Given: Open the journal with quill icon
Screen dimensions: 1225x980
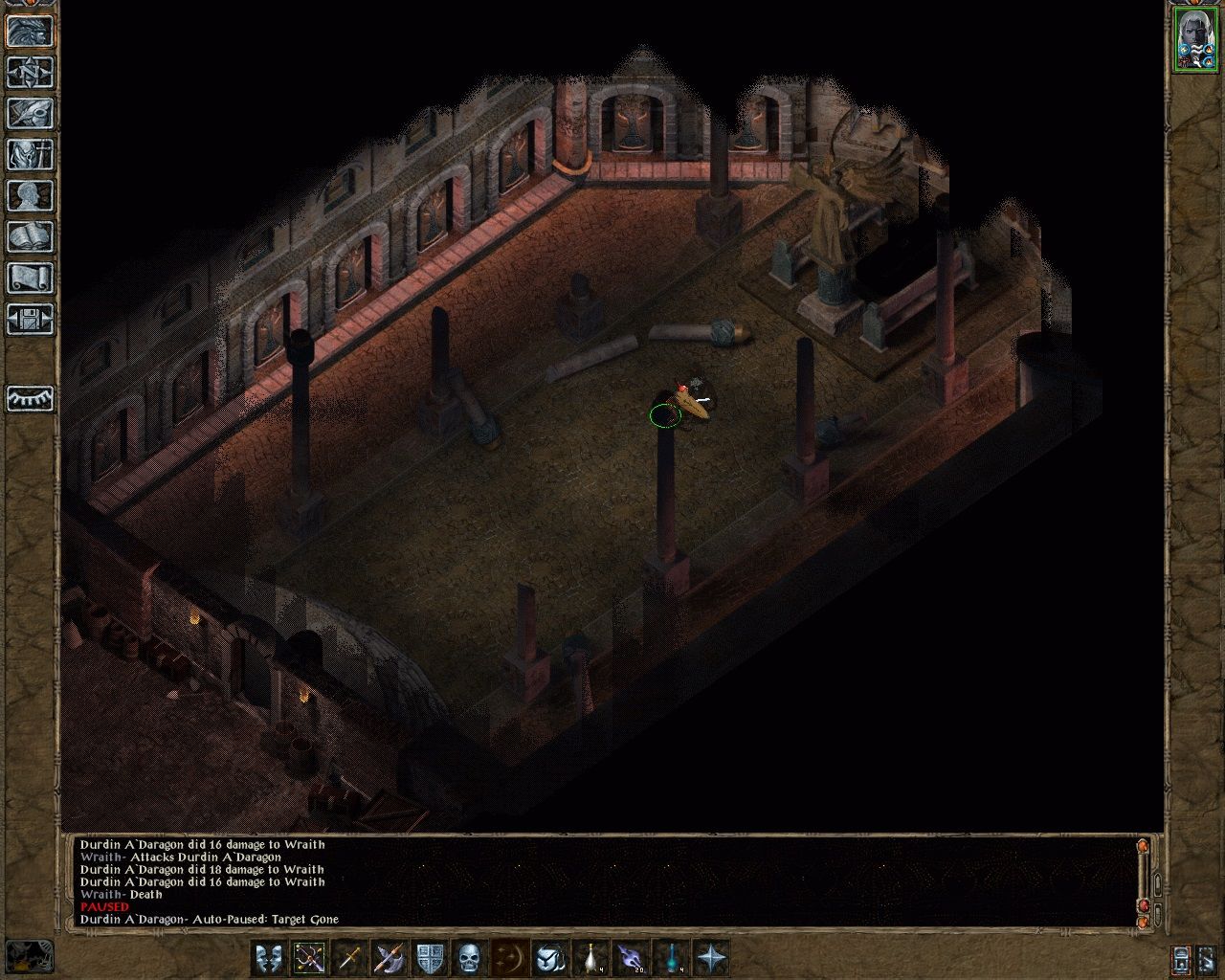Looking at the screenshot, I should [x=29, y=113].
